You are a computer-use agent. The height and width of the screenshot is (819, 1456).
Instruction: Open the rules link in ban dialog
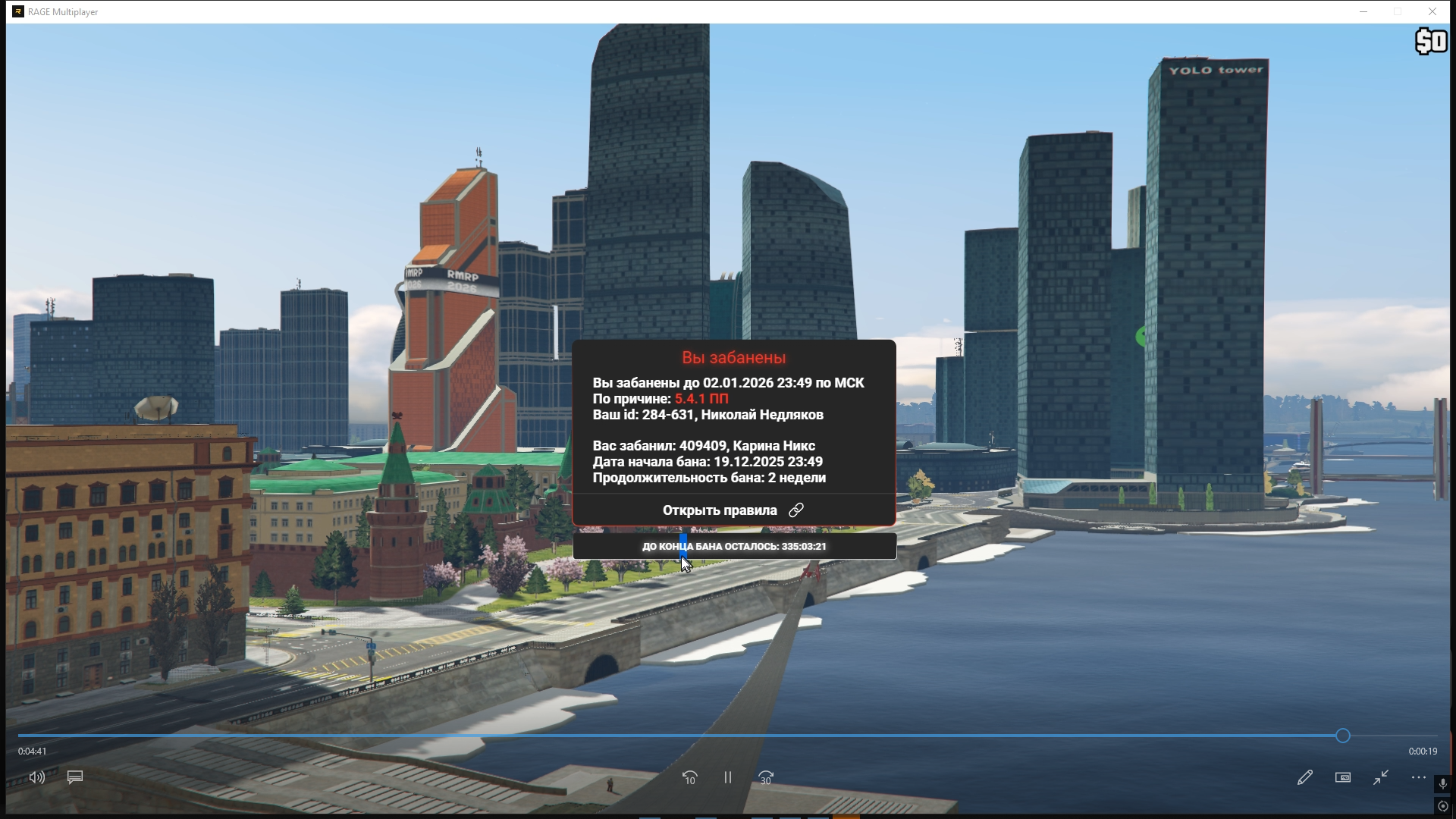[x=733, y=510]
